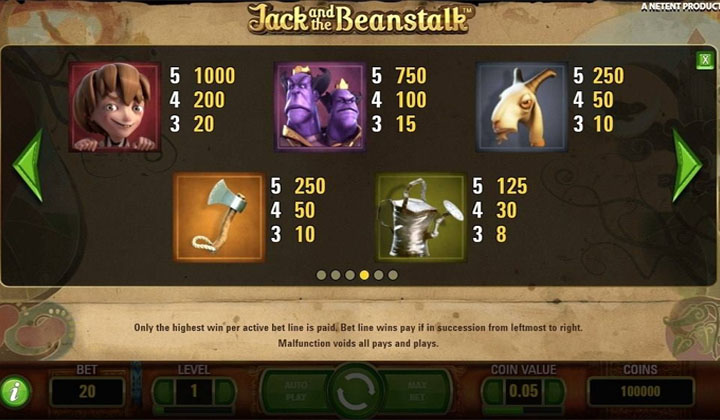720x420 pixels.
Task: Close the paytable with the green X
Action: point(704,61)
